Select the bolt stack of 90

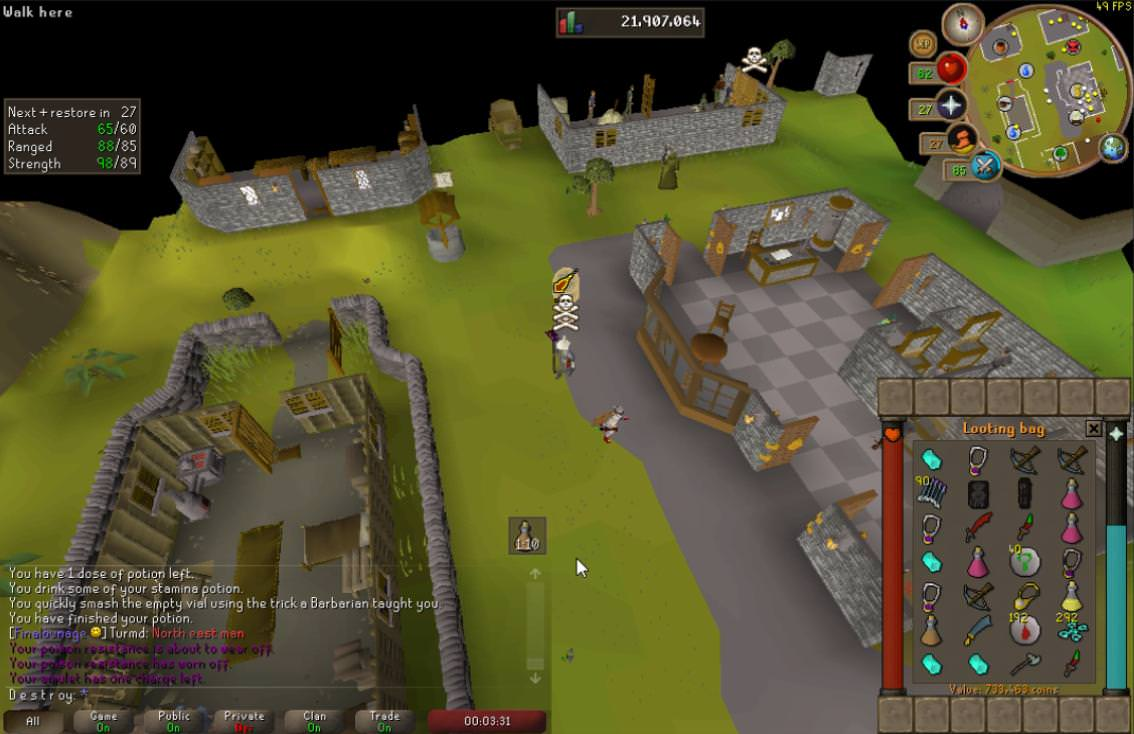tap(931, 493)
